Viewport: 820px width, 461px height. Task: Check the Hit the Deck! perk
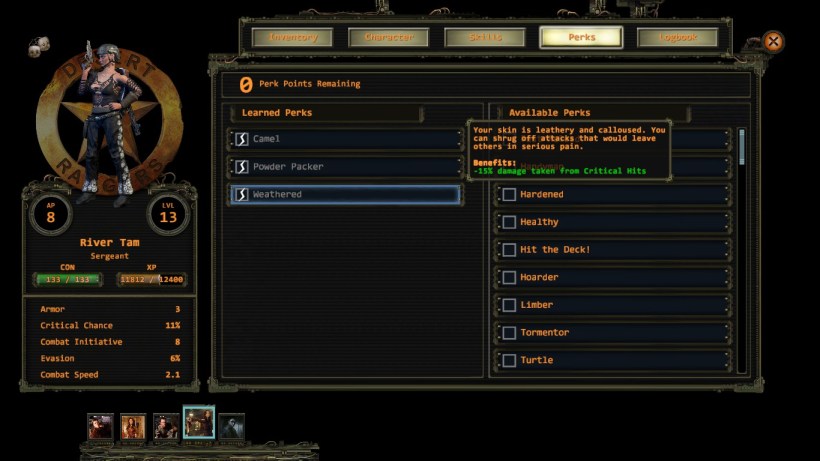pos(509,250)
